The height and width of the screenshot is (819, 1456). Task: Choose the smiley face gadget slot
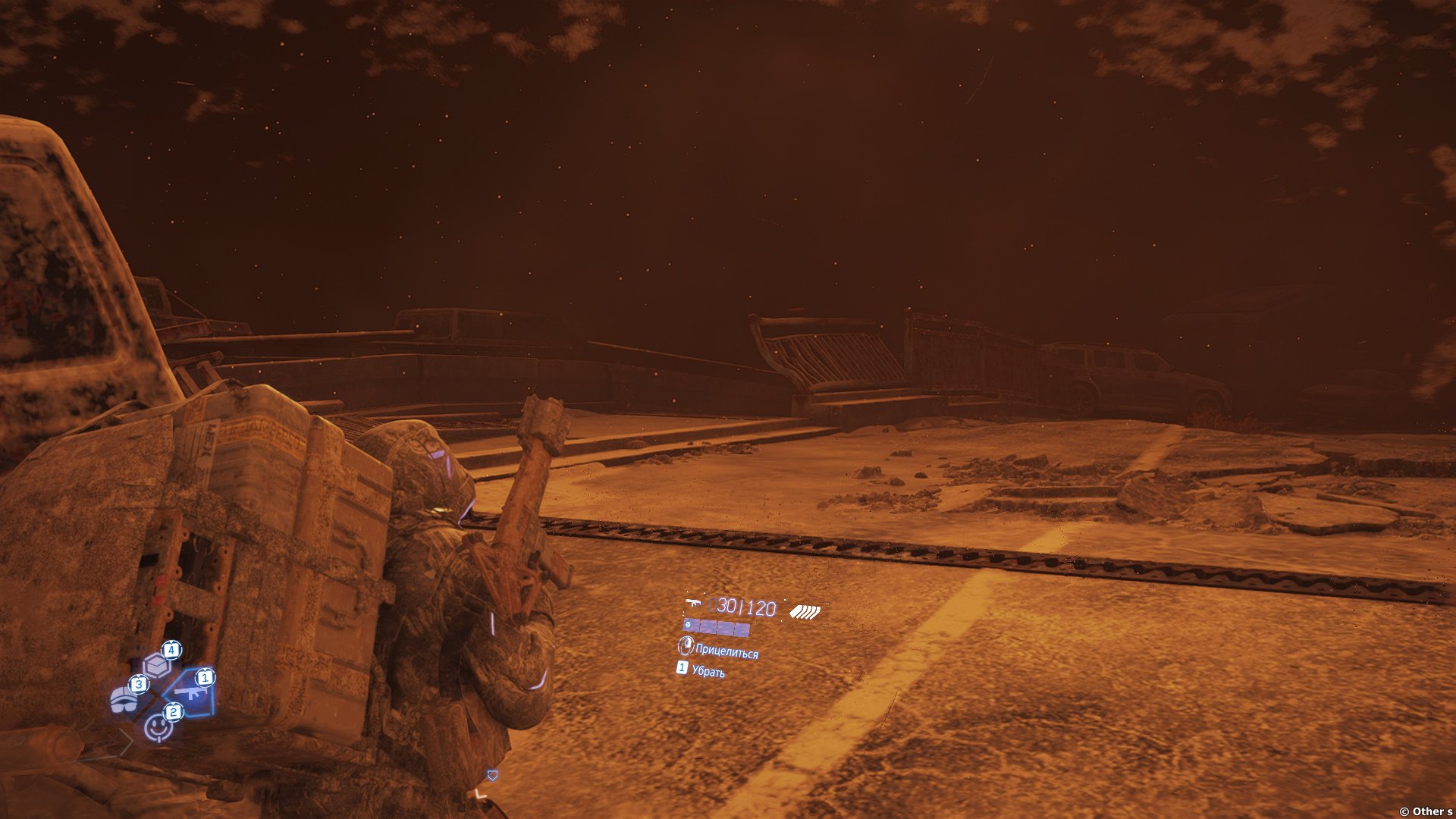click(x=158, y=726)
